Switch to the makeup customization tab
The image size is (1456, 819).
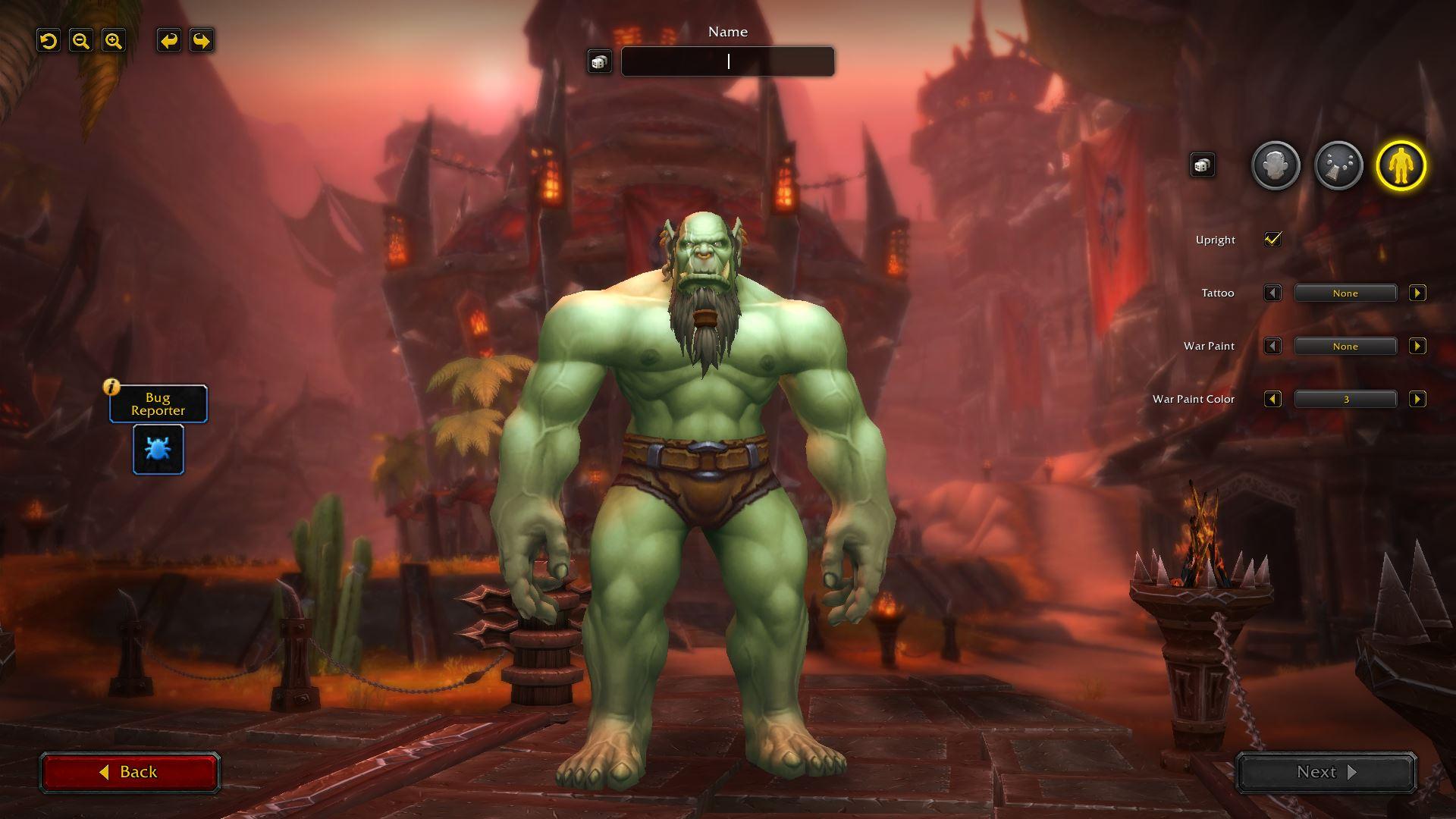pos(1339,165)
